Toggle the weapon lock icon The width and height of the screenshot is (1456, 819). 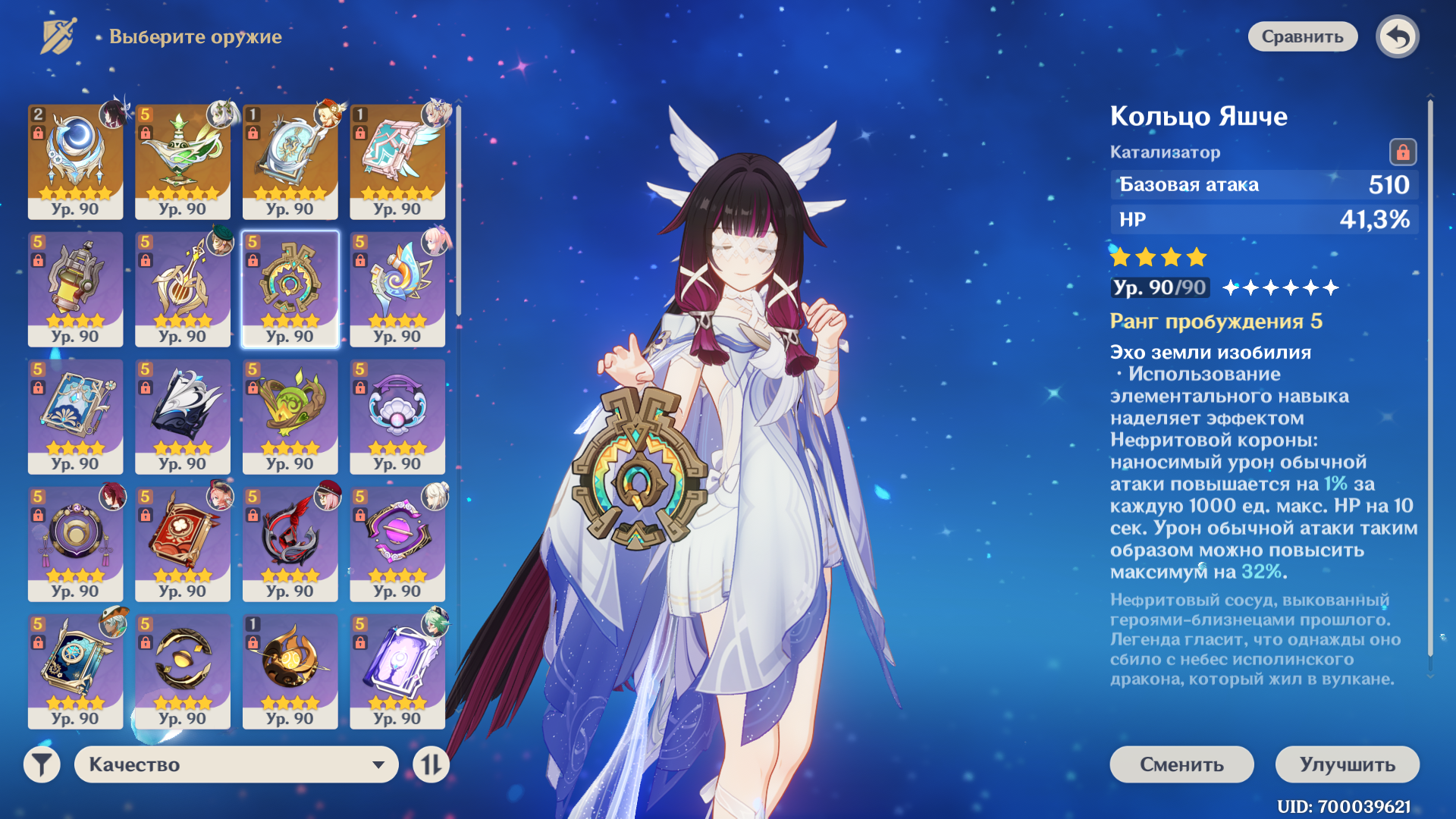(x=1402, y=152)
